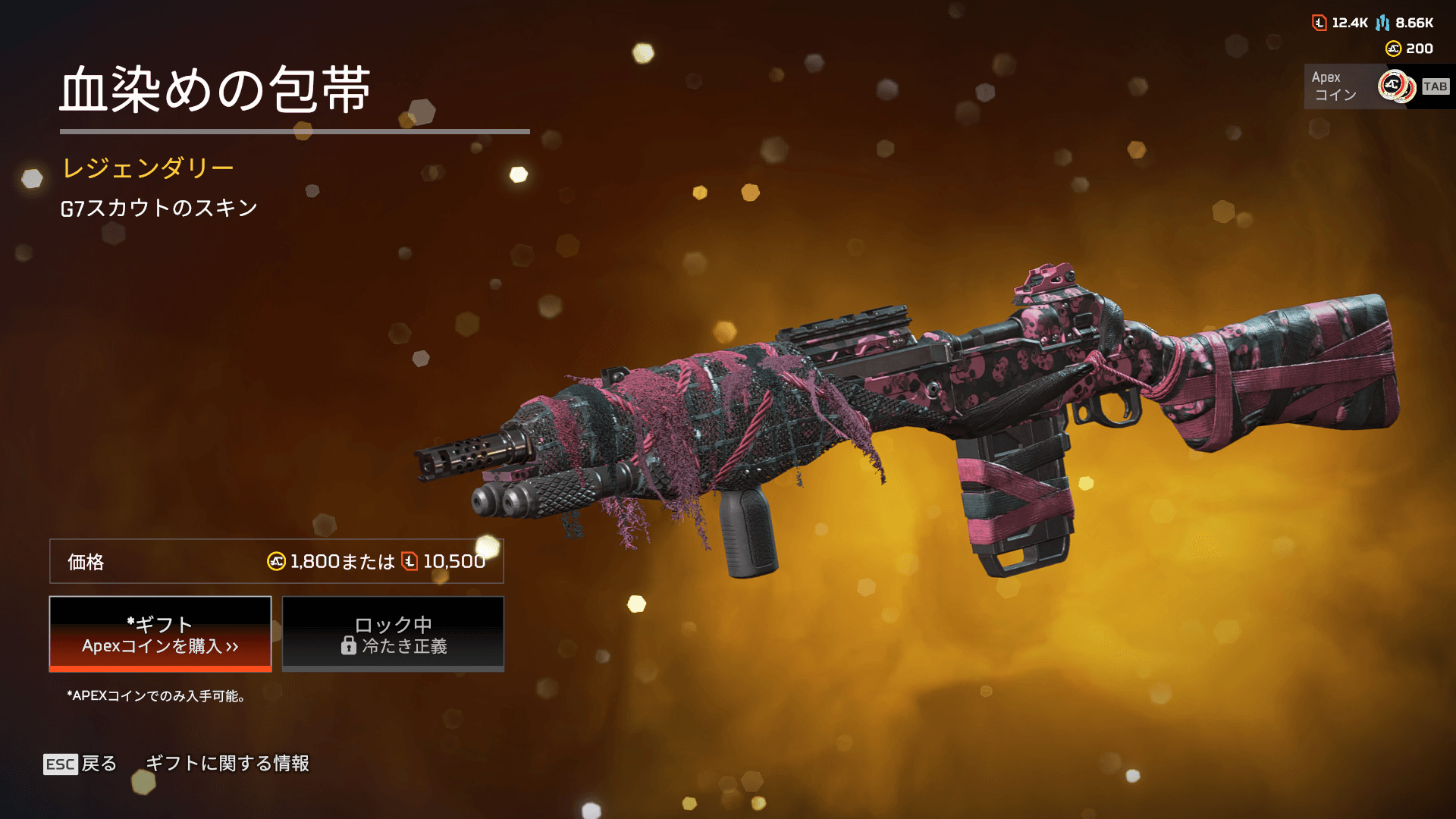Buy Apex Coins via the ギフト button
This screenshot has width=1456, height=819.
[x=160, y=634]
